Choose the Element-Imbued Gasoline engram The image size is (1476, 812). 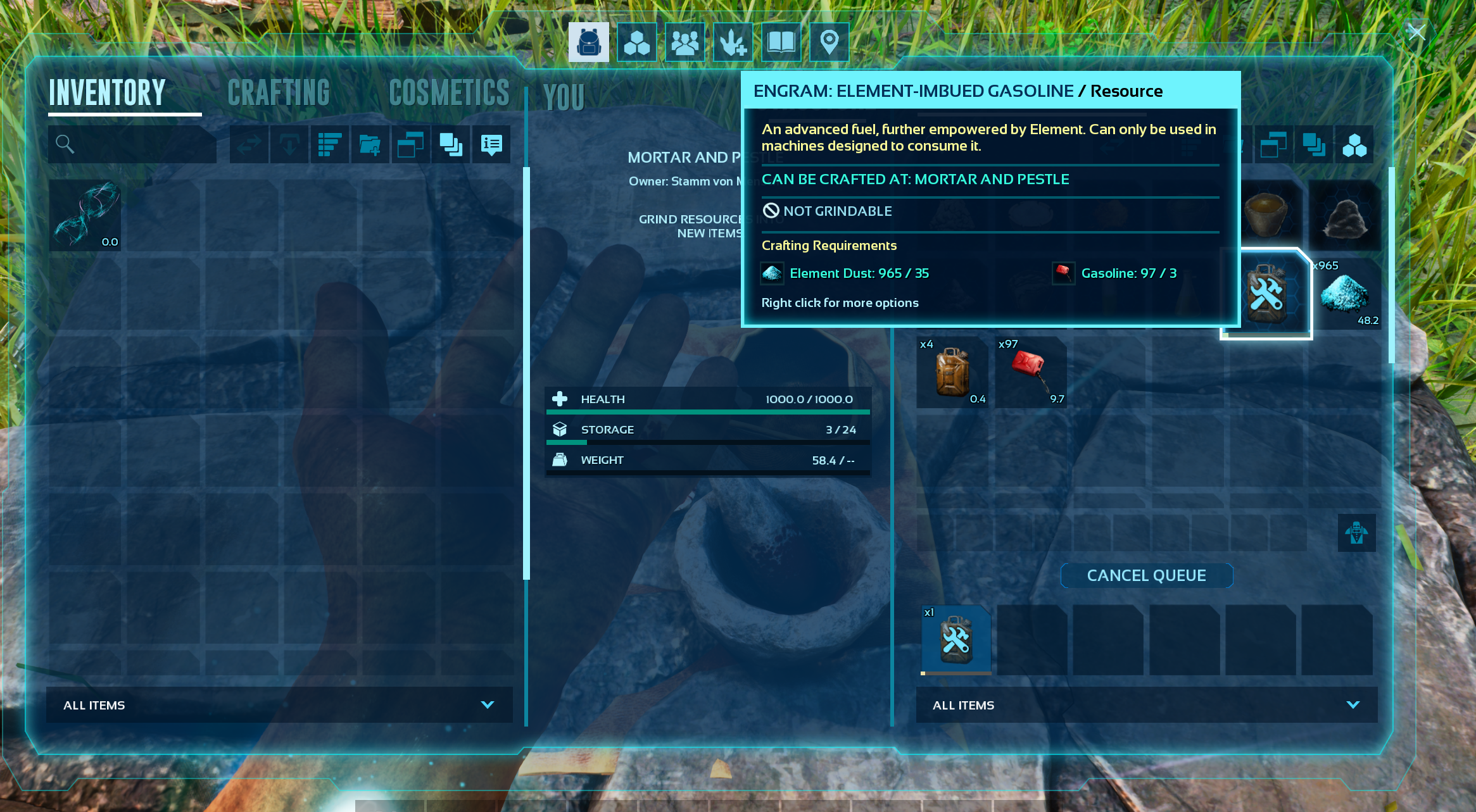click(x=1266, y=294)
